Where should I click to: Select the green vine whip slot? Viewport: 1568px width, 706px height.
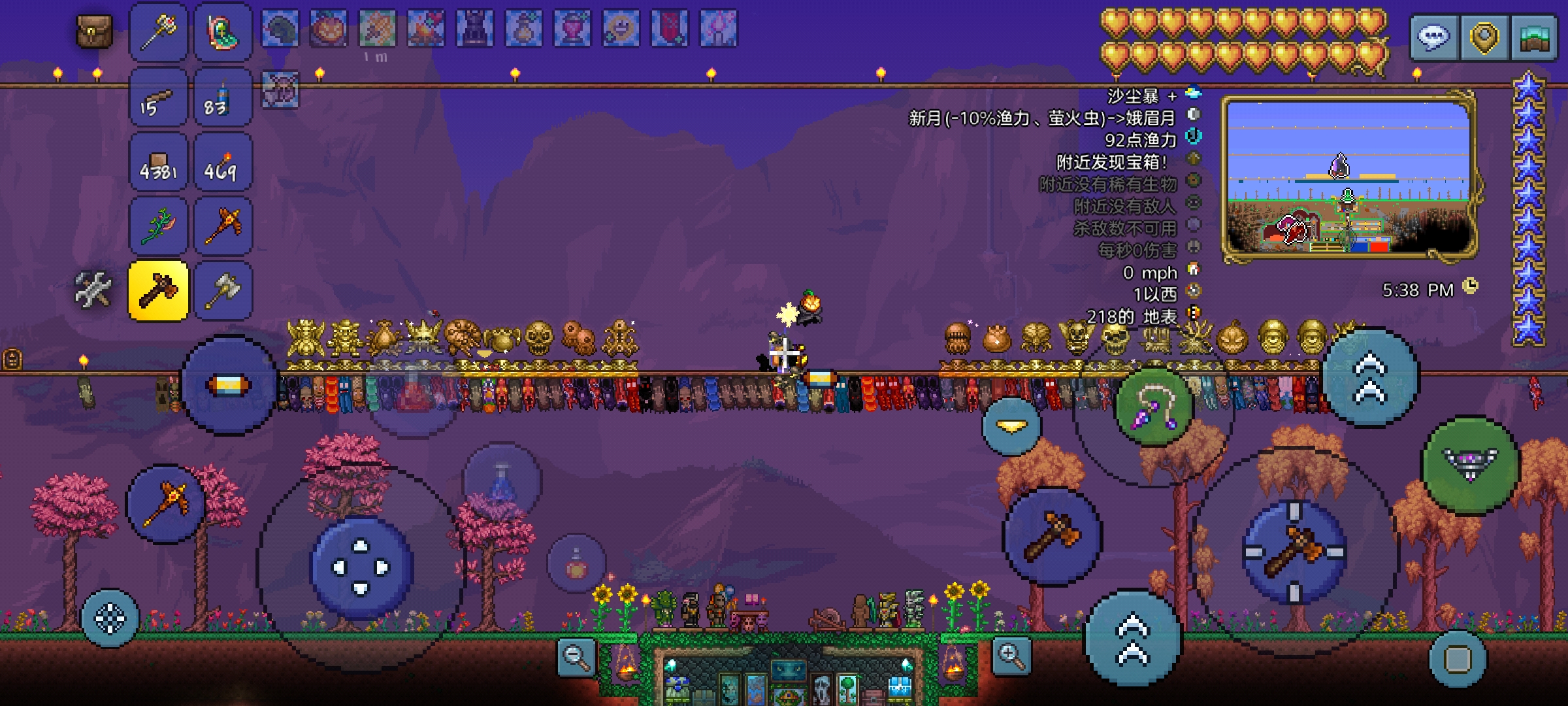(159, 227)
